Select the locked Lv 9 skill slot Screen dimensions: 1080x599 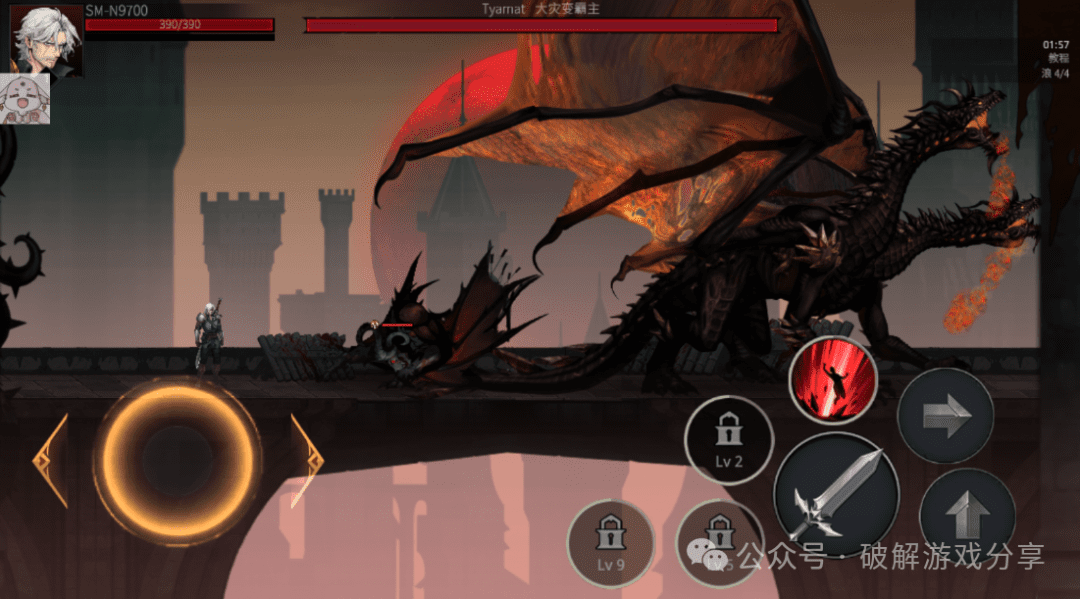pos(610,544)
